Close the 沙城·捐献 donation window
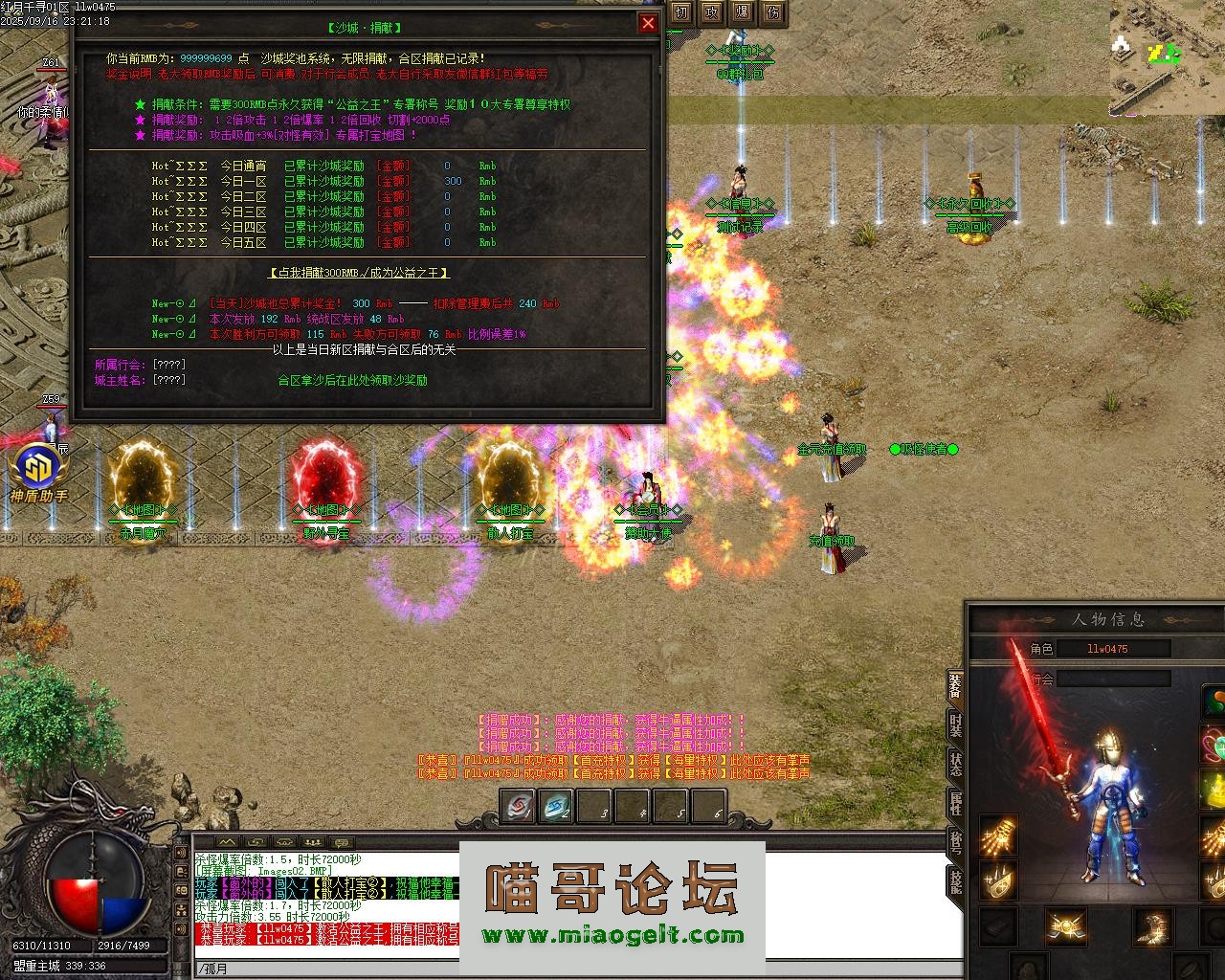Viewport: 1225px width, 980px height. 648,24
